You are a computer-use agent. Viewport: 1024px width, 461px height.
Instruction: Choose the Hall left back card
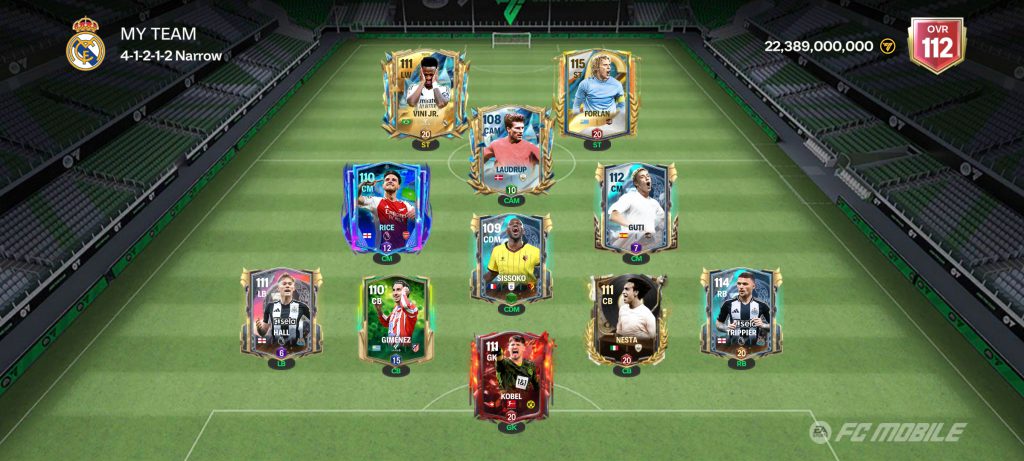tap(281, 313)
